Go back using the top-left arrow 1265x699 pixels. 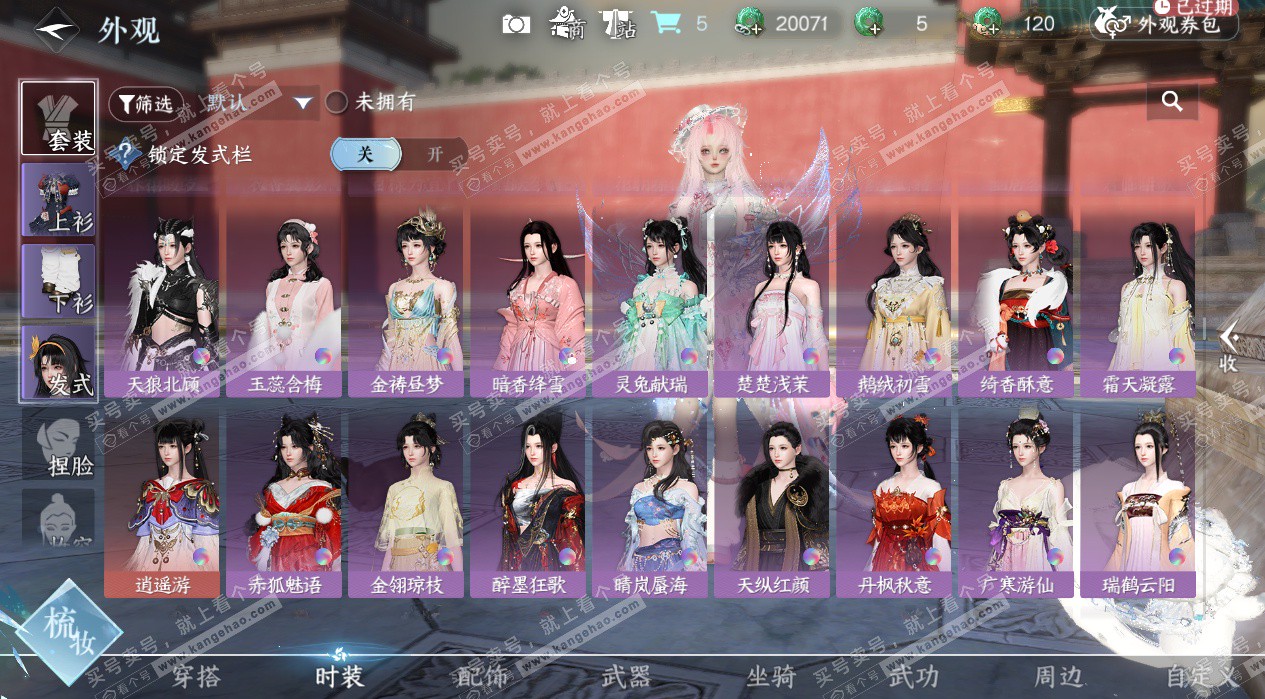point(57,29)
